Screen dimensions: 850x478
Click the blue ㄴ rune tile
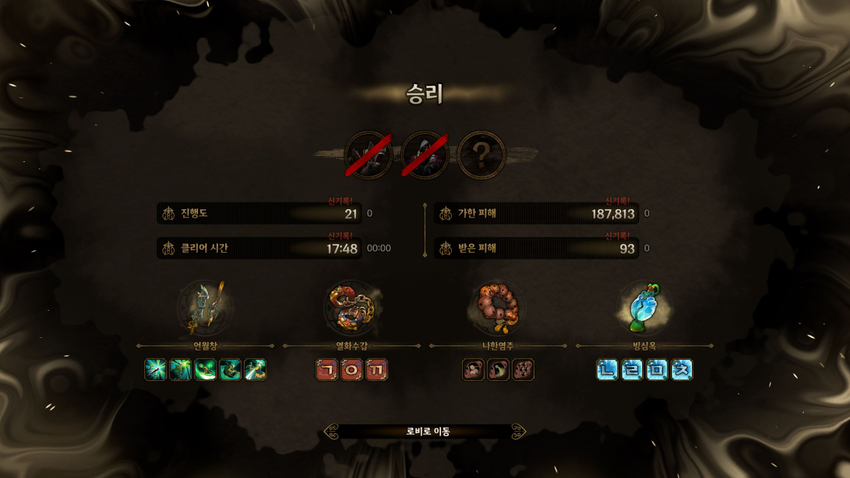[x=607, y=370]
